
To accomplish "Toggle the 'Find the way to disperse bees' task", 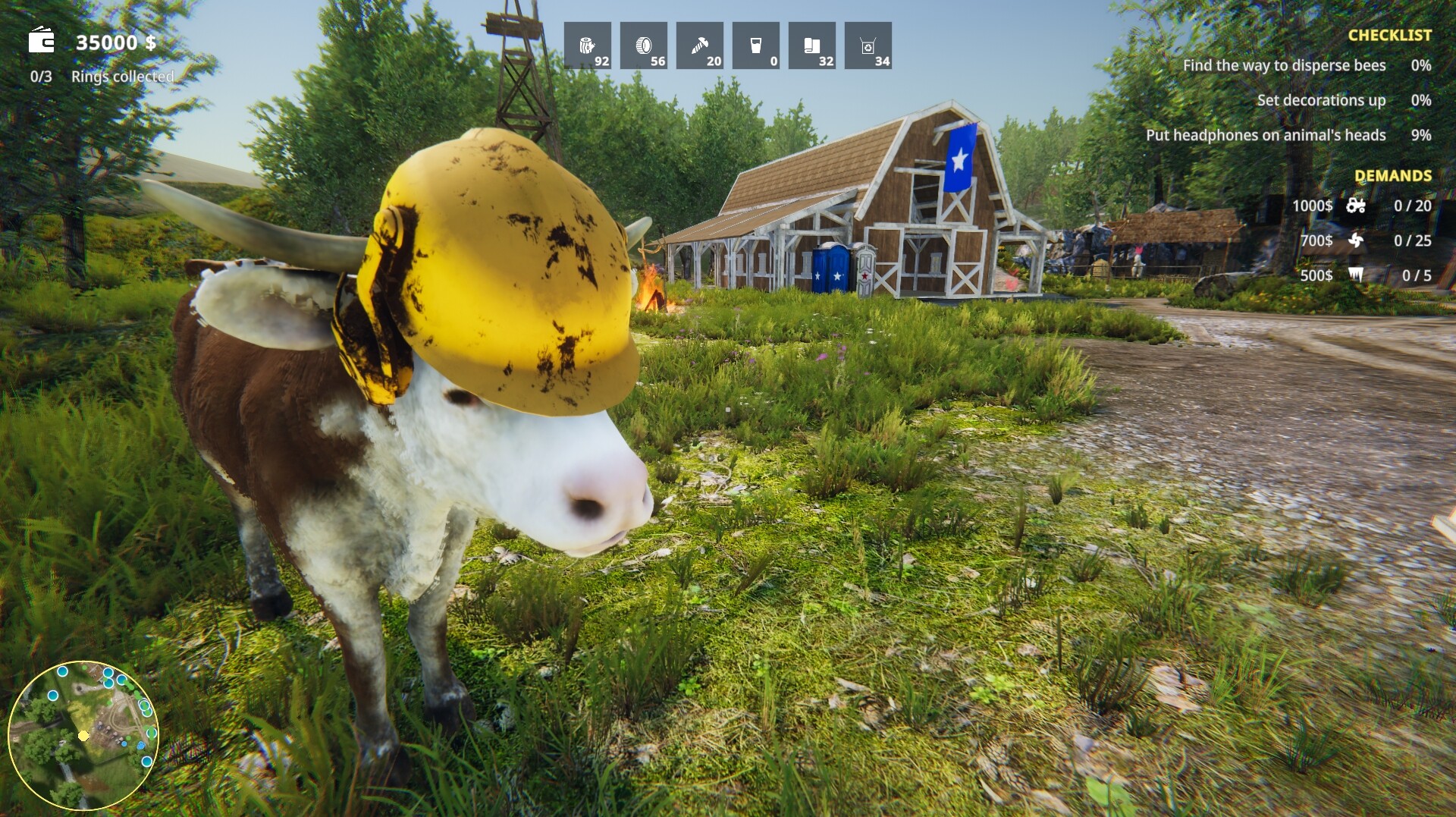I will [1284, 66].
